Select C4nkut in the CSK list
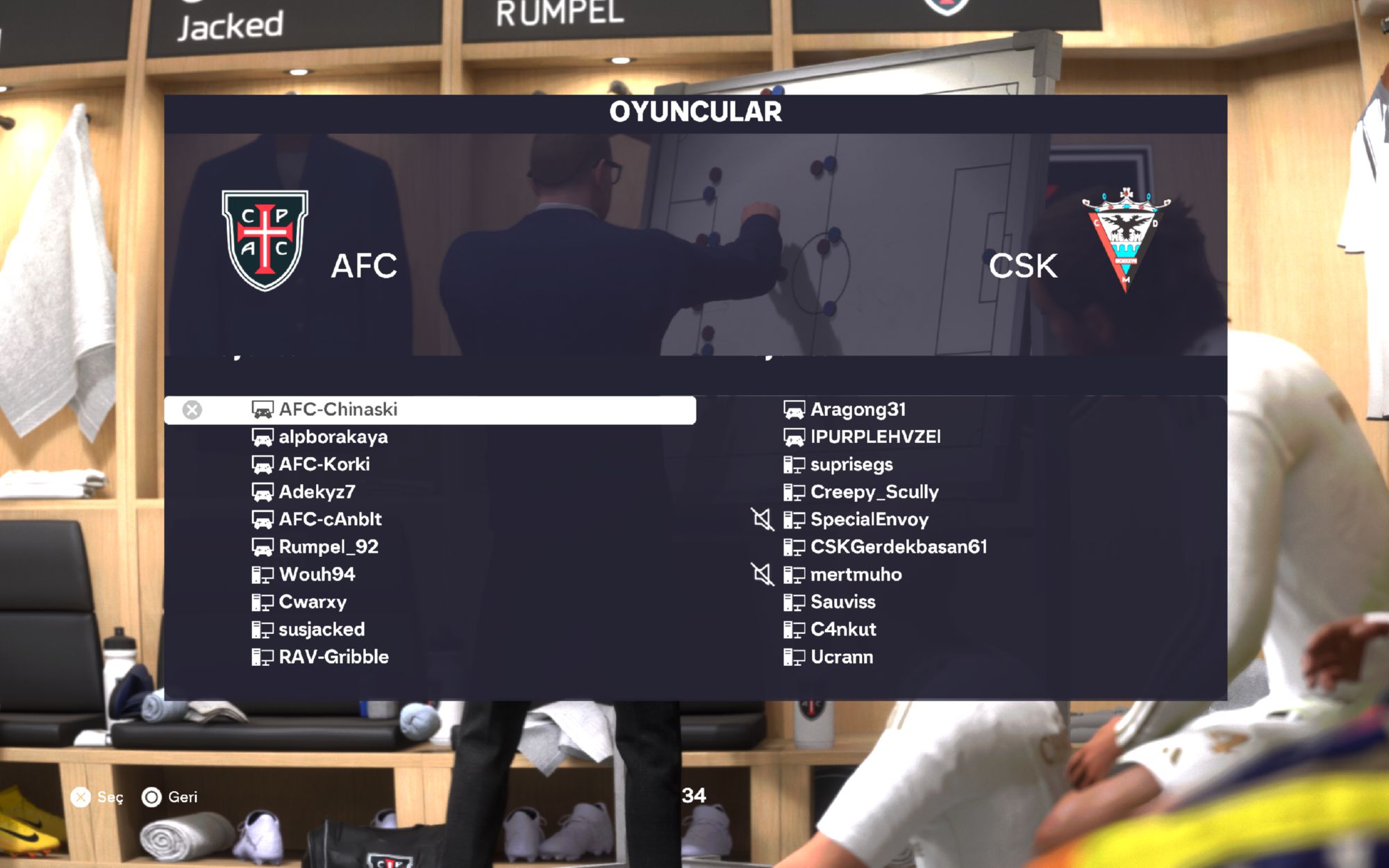 point(843,630)
